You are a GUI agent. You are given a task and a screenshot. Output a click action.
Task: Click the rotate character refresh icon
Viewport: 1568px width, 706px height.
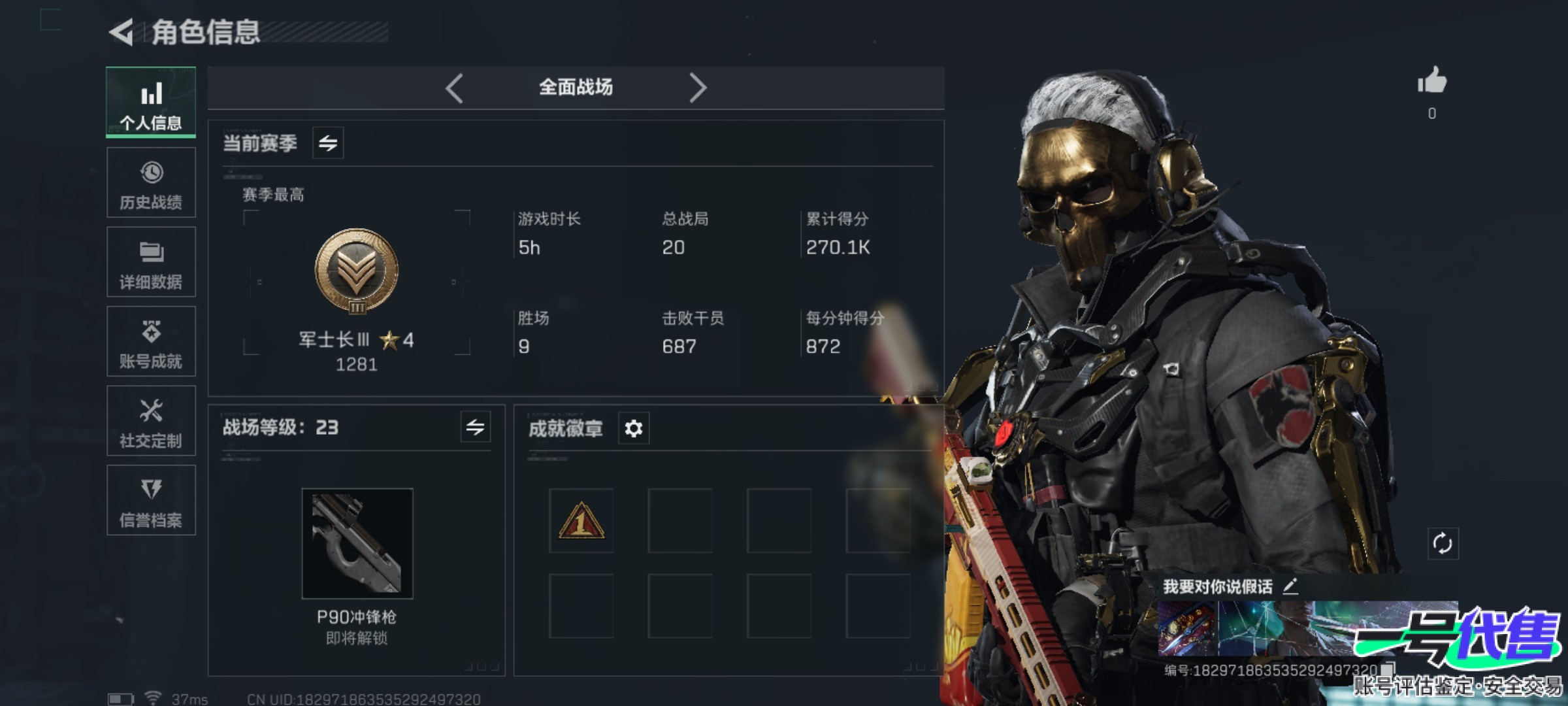click(x=1442, y=543)
